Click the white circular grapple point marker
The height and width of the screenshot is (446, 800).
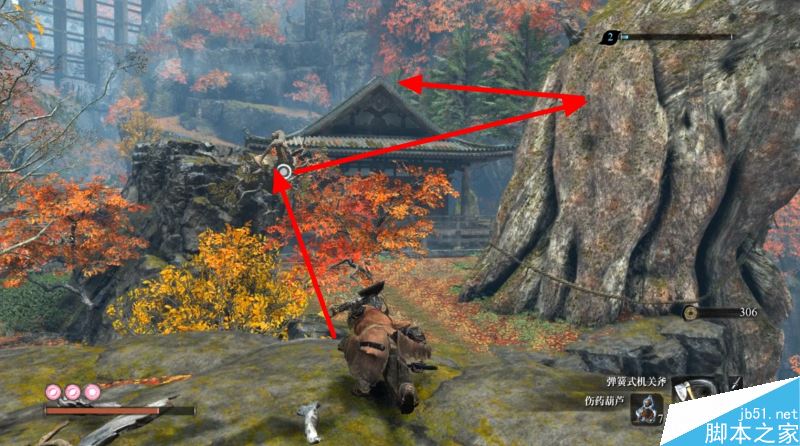[x=284, y=172]
